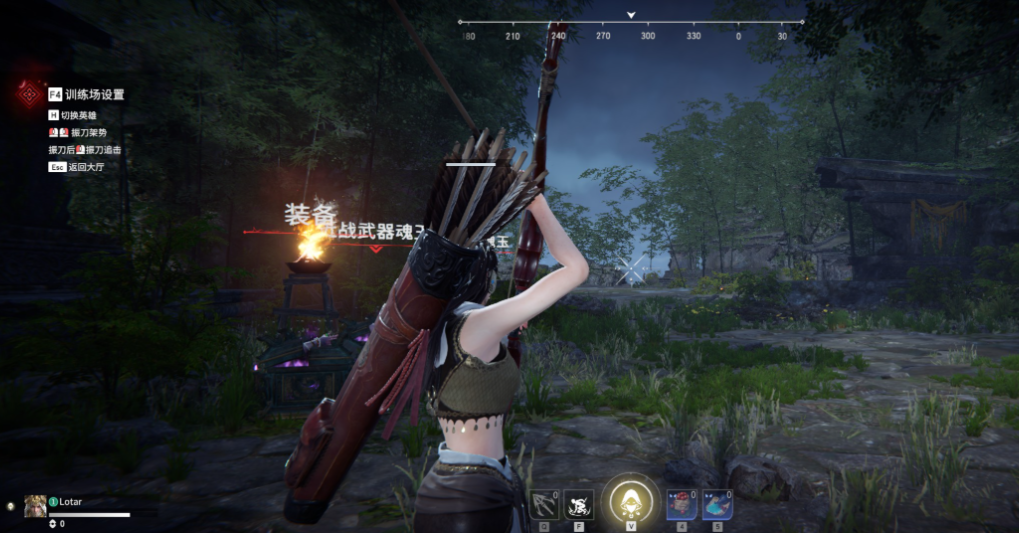
Task: Activate the glowing-figure skill icon
Action: [x=579, y=504]
